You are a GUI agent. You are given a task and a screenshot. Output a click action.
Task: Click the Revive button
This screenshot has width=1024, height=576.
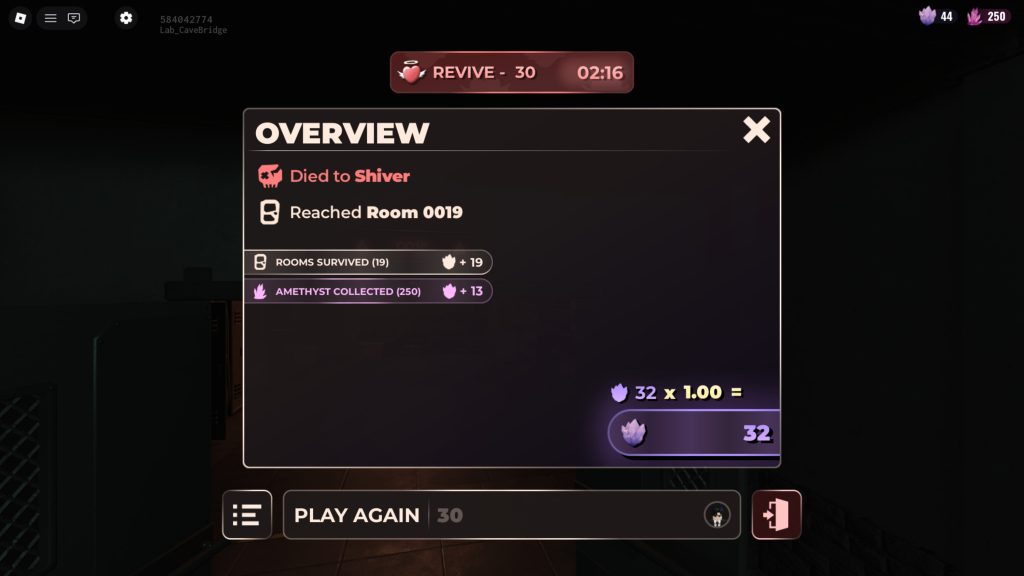[511, 72]
